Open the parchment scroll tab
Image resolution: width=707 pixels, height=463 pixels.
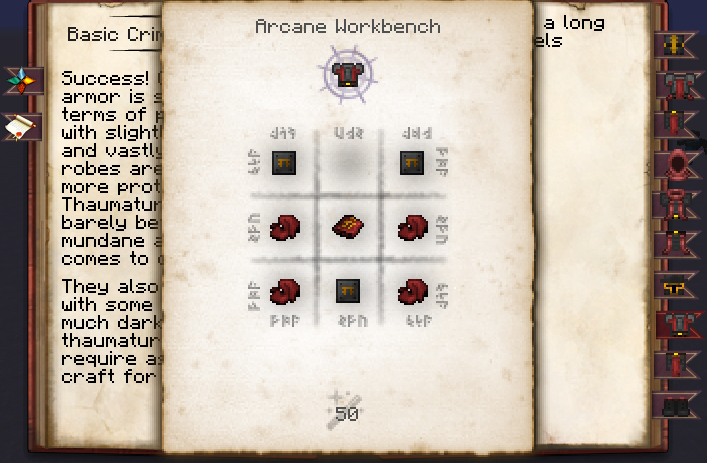click(21, 126)
